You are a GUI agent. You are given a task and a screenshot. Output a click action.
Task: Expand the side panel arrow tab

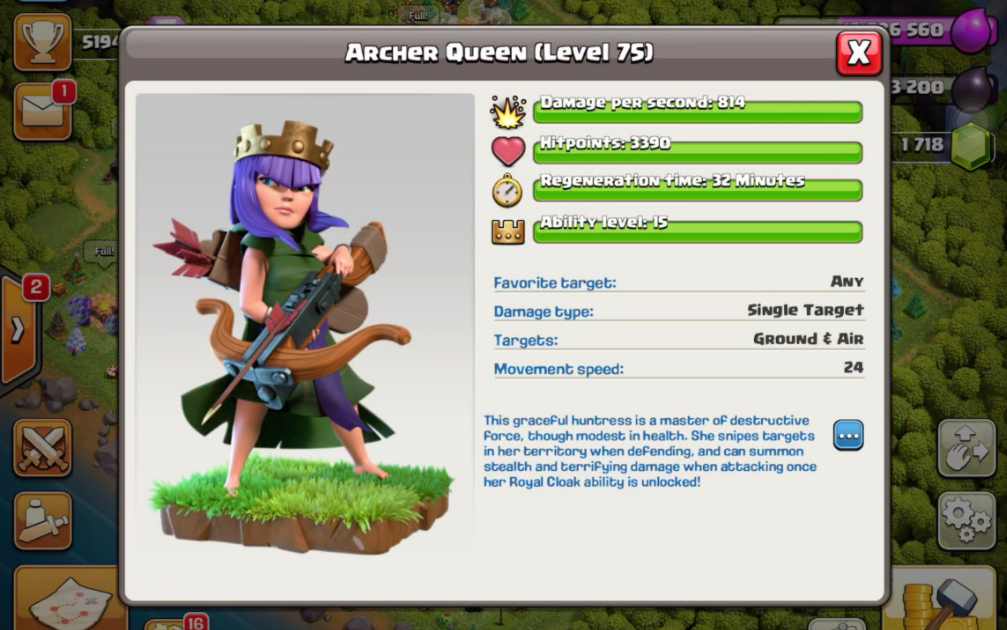[18, 330]
